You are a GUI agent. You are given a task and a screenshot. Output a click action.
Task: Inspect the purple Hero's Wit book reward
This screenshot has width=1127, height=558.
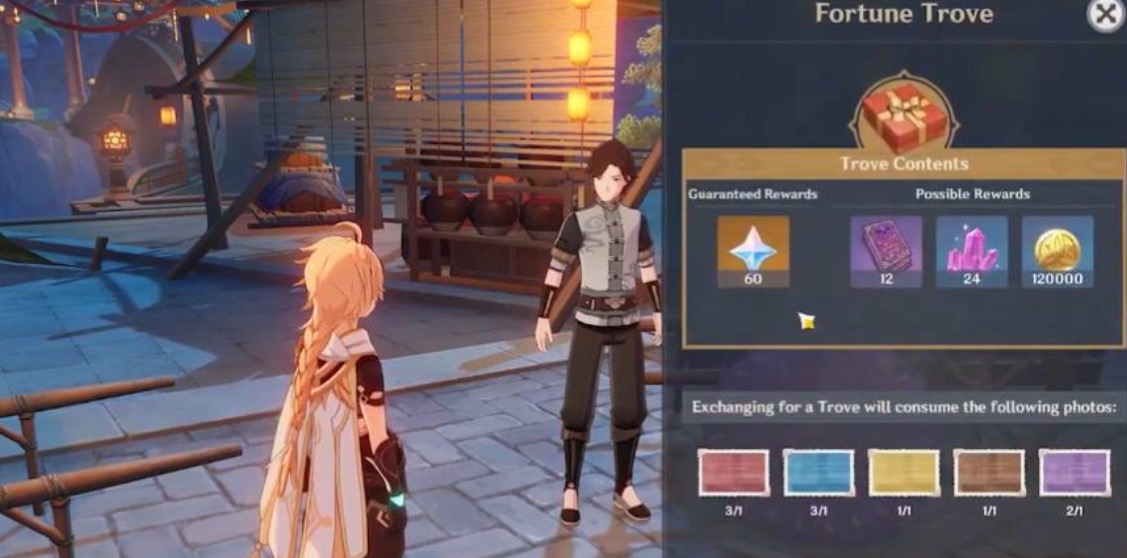pos(886,245)
